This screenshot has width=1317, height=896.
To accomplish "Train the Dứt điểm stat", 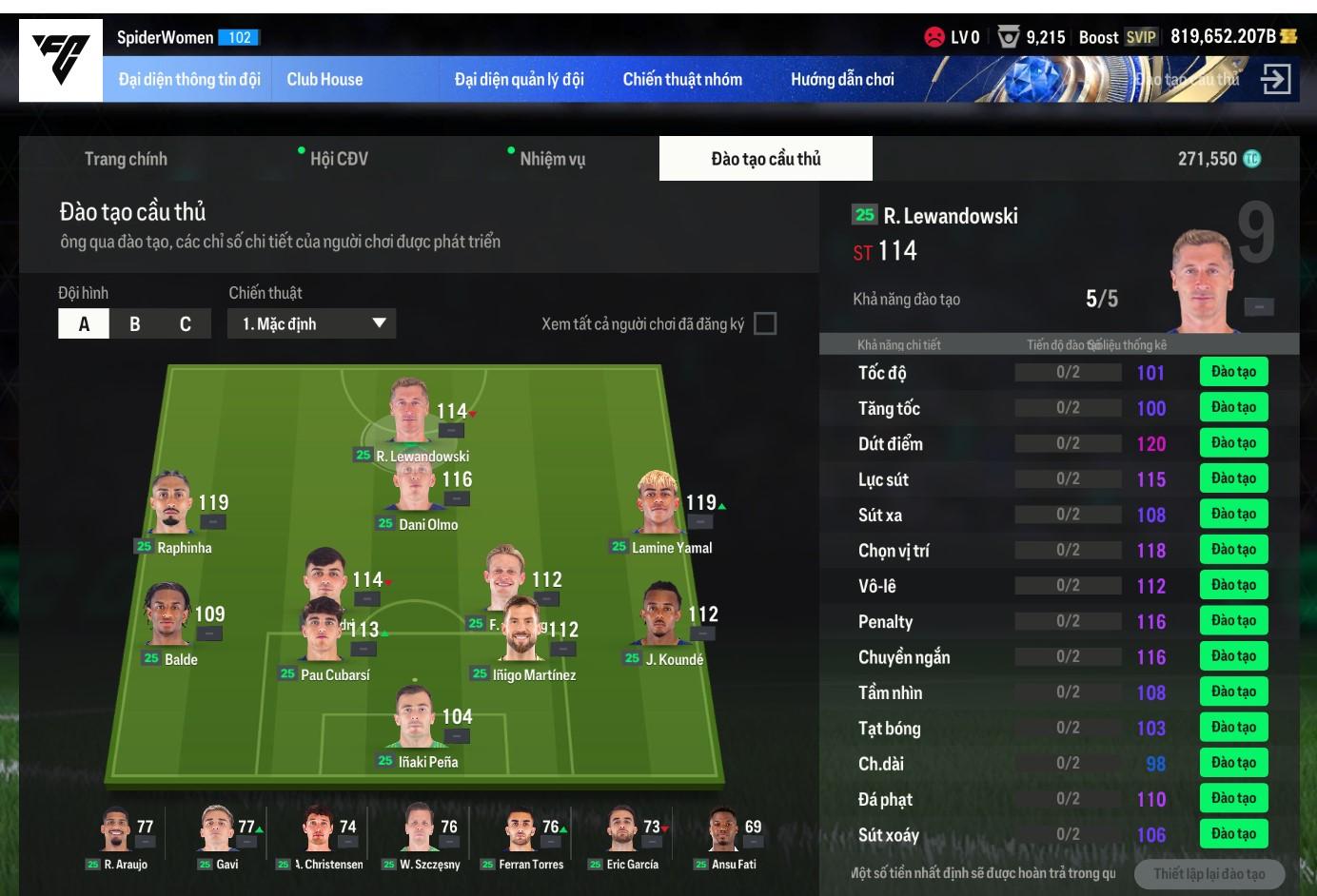I will (x=1233, y=443).
